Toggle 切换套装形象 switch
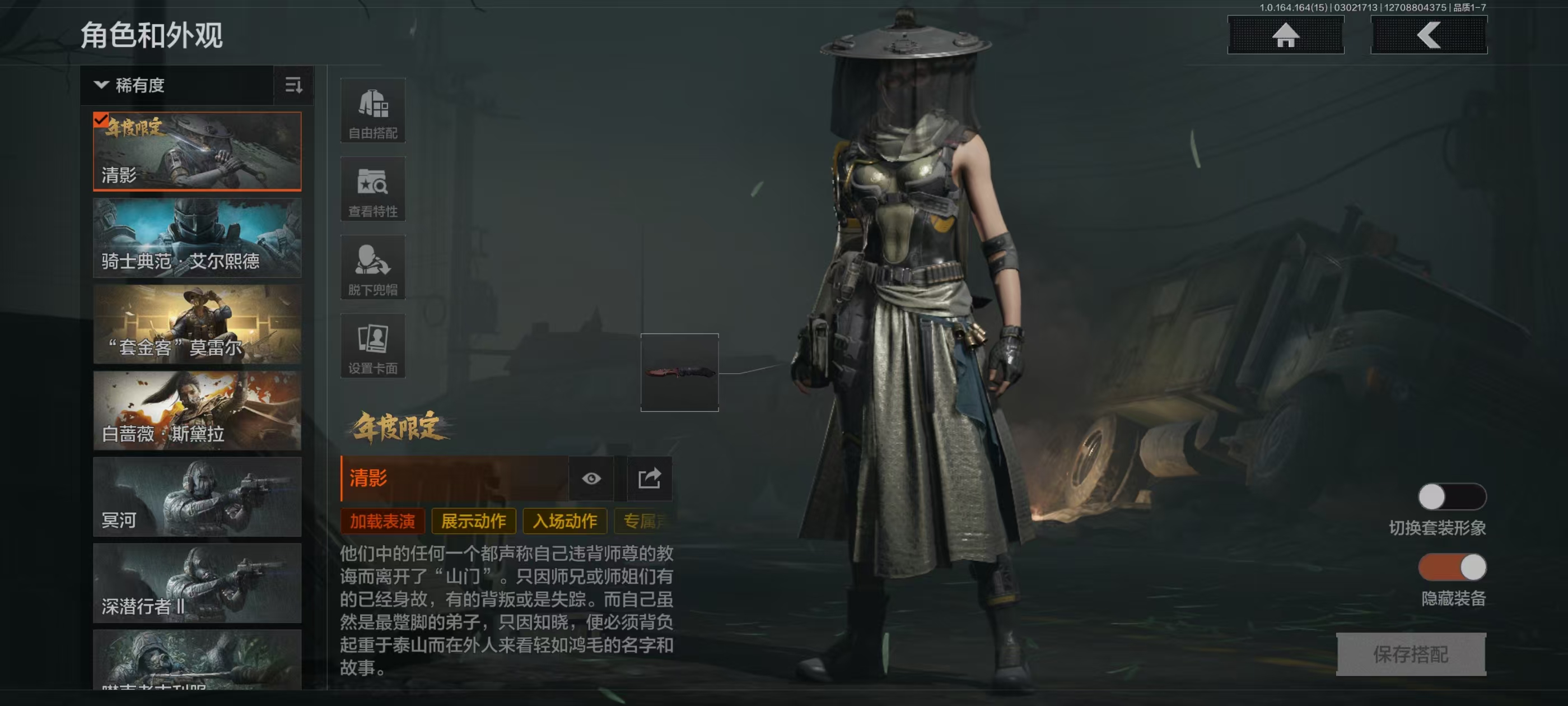This screenshot has width=1568, height=706. point(1452,497)
